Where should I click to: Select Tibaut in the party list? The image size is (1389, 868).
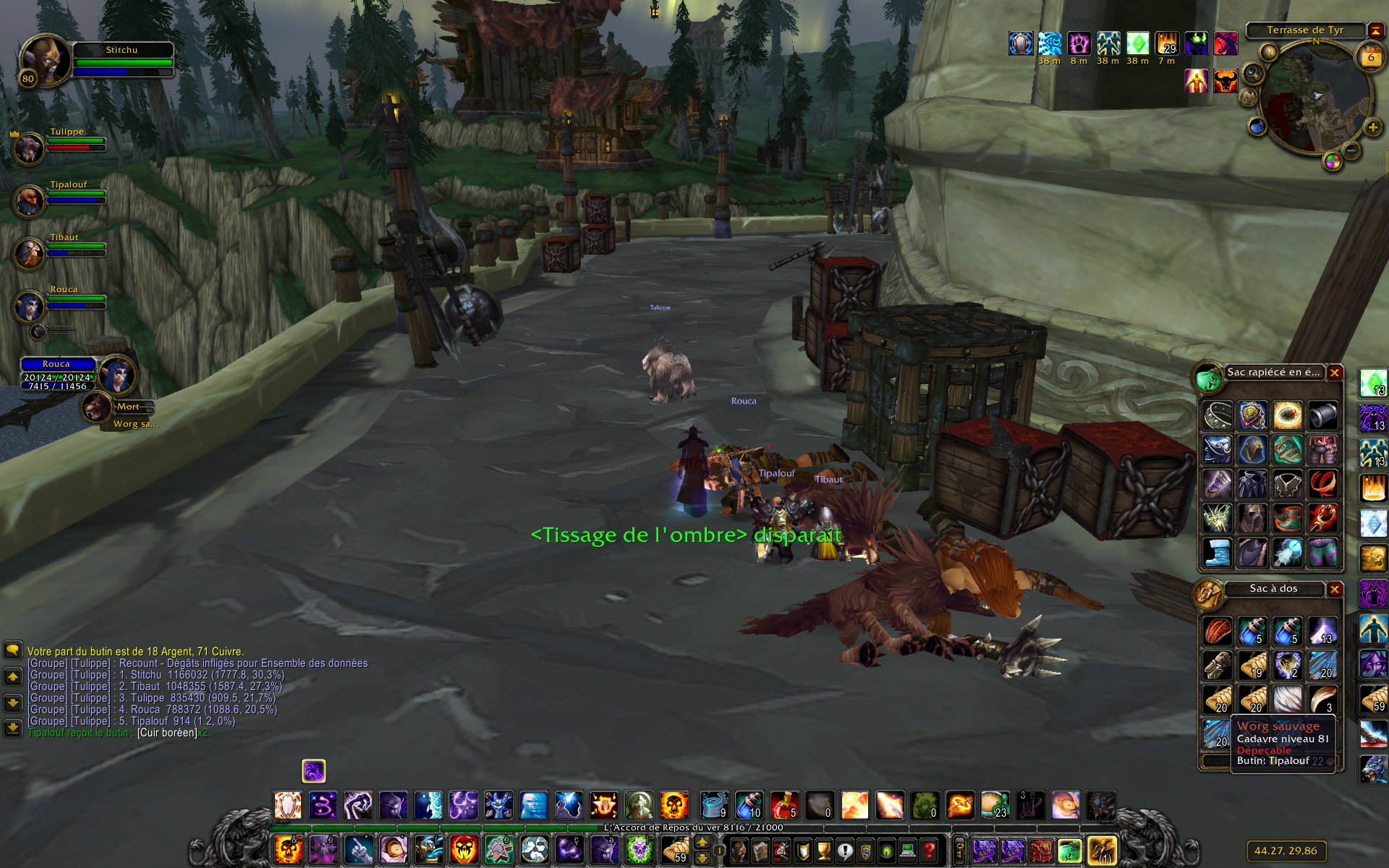pos(30,253)
